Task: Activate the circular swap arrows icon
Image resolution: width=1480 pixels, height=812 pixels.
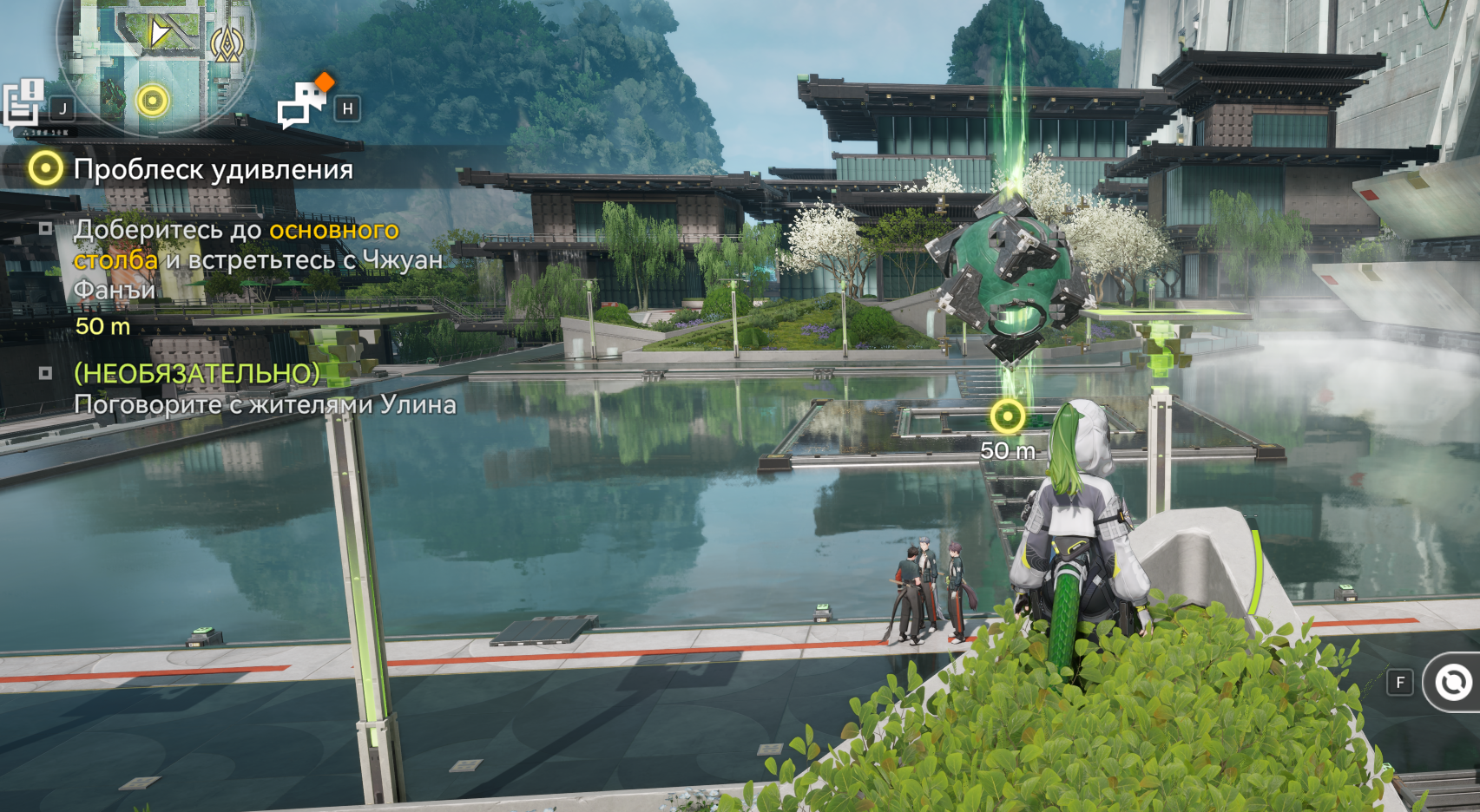Action: pos(1453,683)
